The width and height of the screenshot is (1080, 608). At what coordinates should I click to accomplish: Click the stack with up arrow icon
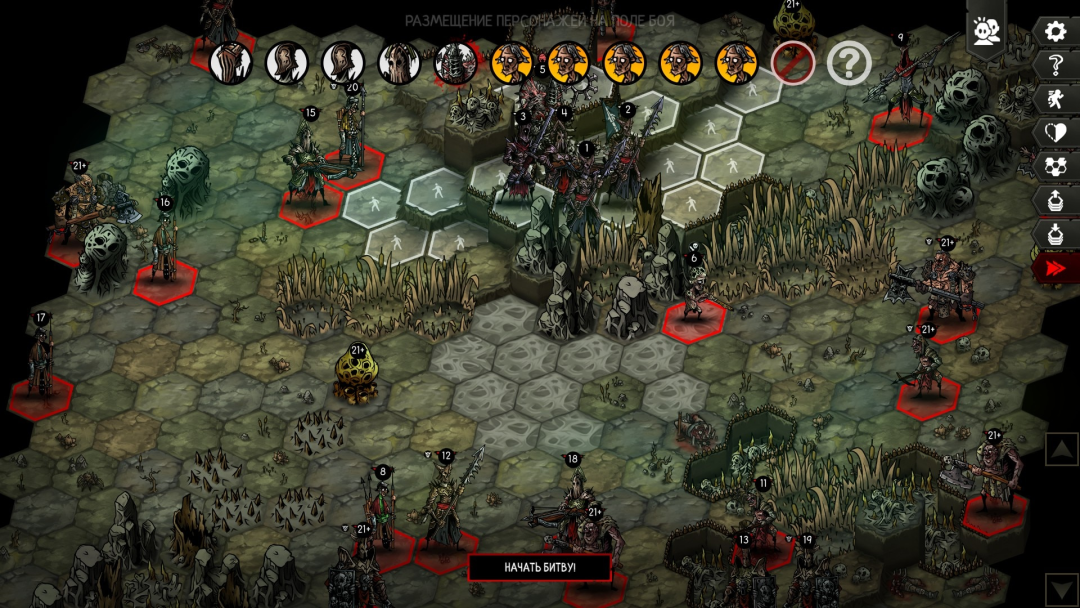1055,201
